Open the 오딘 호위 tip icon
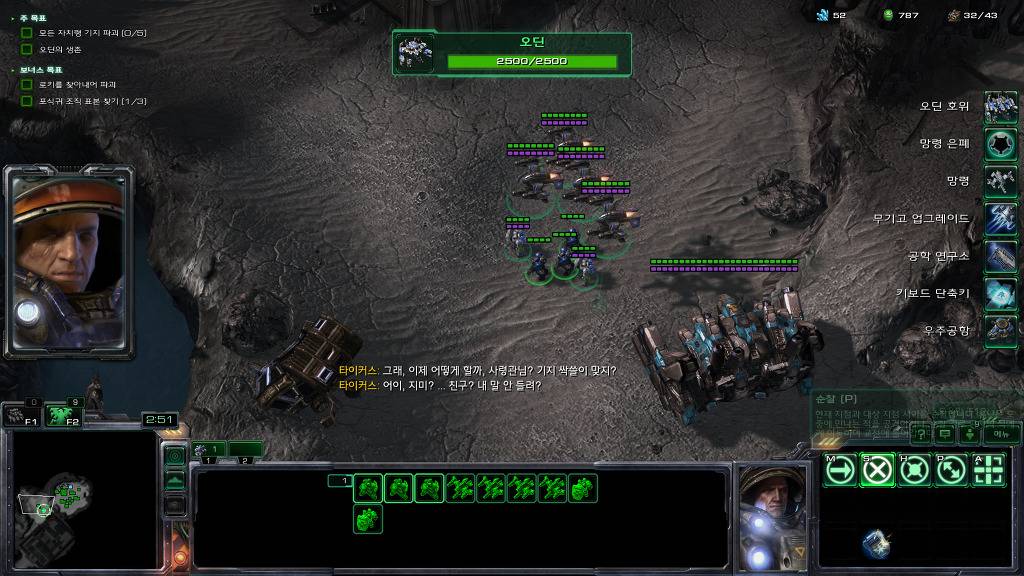Viewport: 1024px width, 576px height. [1000, 107]
